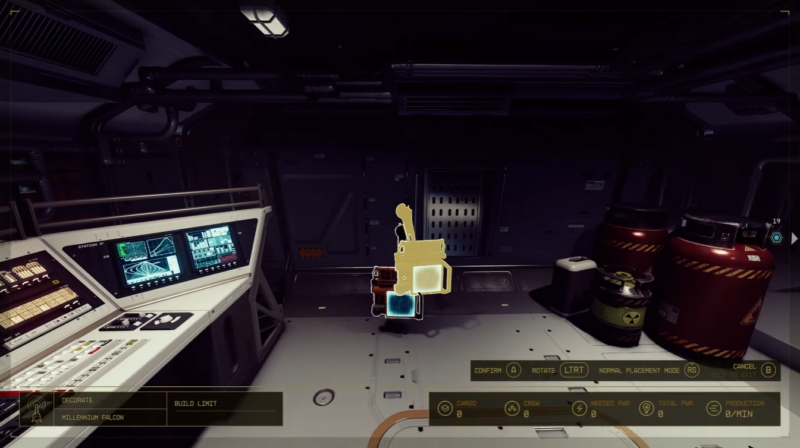The height and width of the screenshot is (448, 800).
Task: Toggle Normal Placement Mode
Action: pos(690,369)
